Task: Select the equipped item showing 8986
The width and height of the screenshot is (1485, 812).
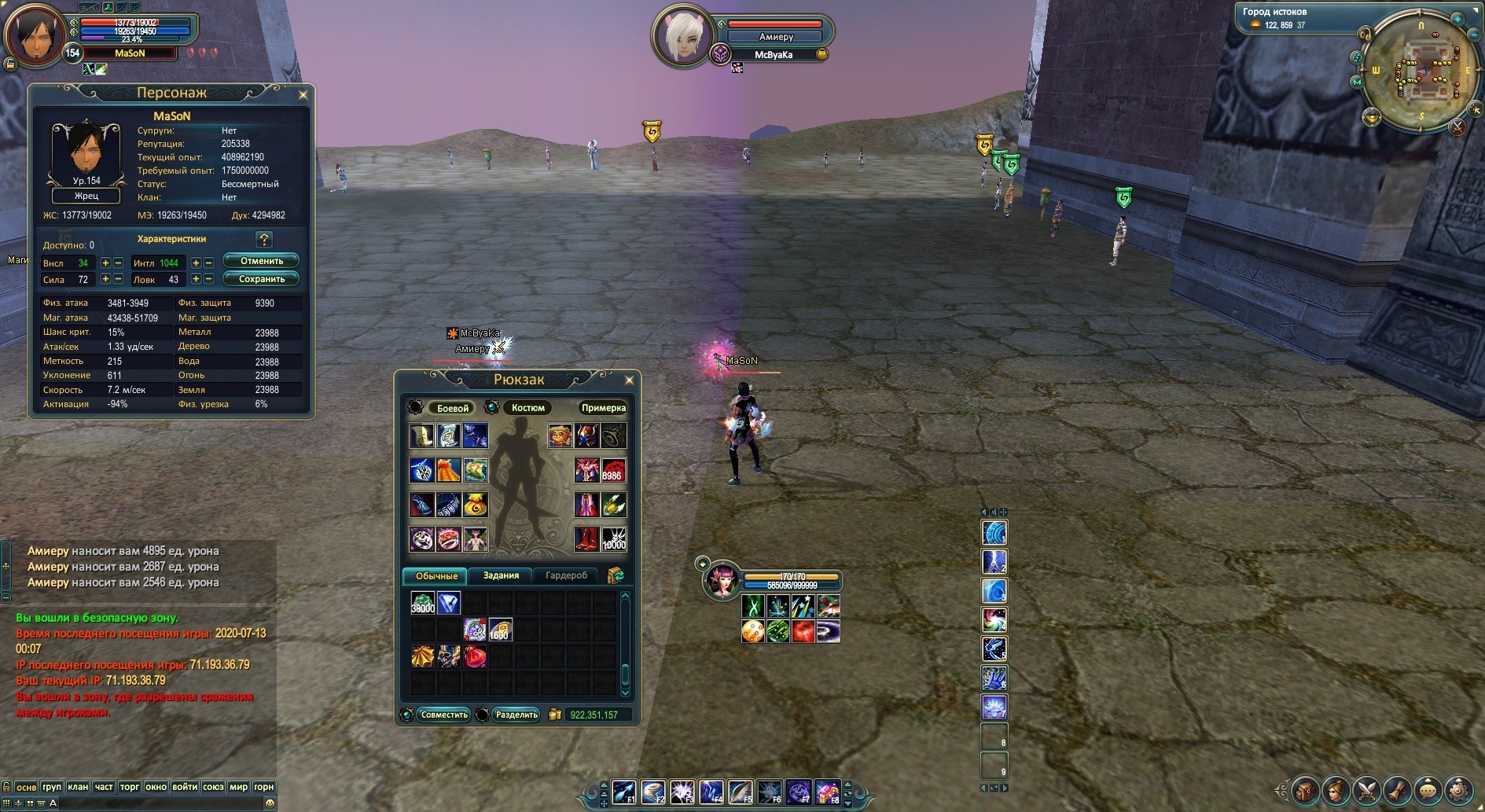Action: point(613,470)
